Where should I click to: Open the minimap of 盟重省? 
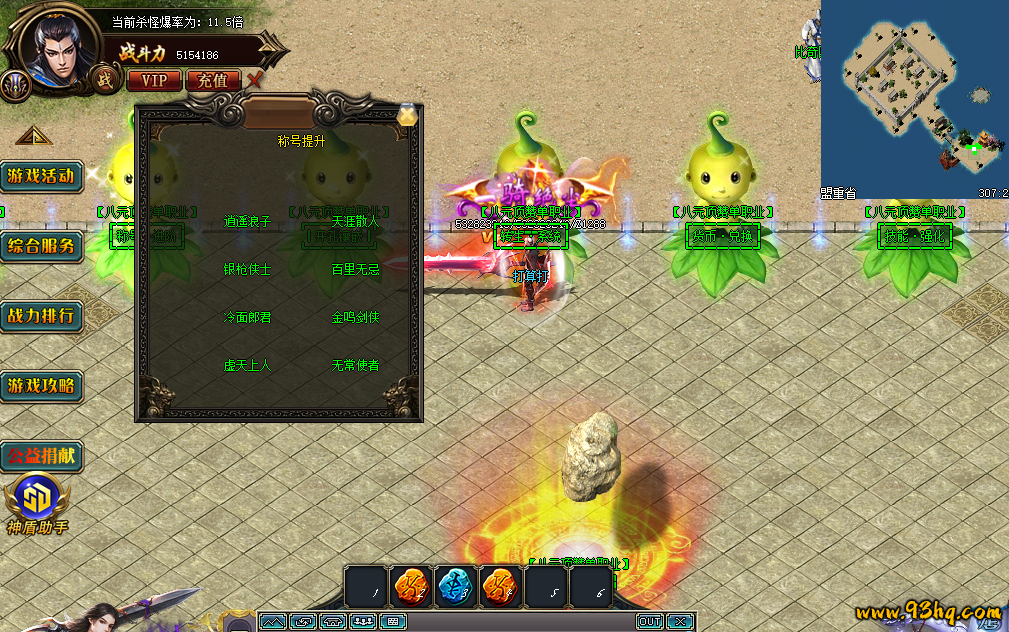coord(914,100)
